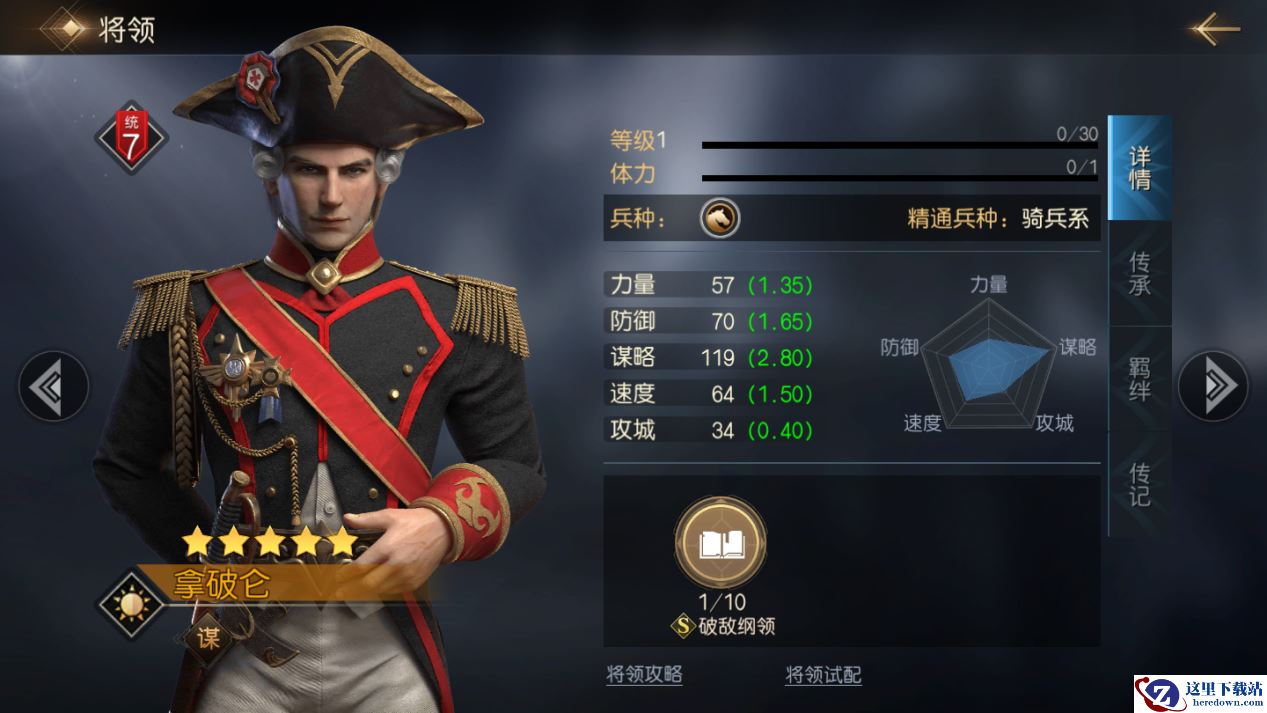Image resolution: width=1267 pixels, height=713 pixels.
Task: Click the 谋 strategist type badge
Action: pyautogui.click(x=208, y=638)
